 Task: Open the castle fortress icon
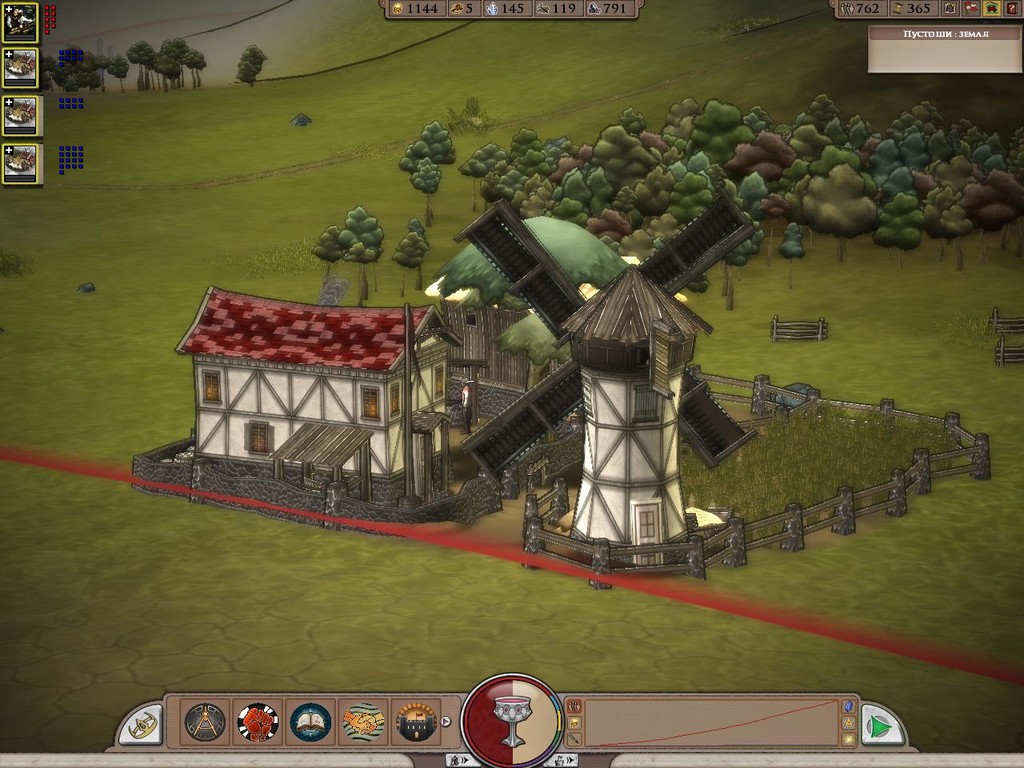[415, 721]
